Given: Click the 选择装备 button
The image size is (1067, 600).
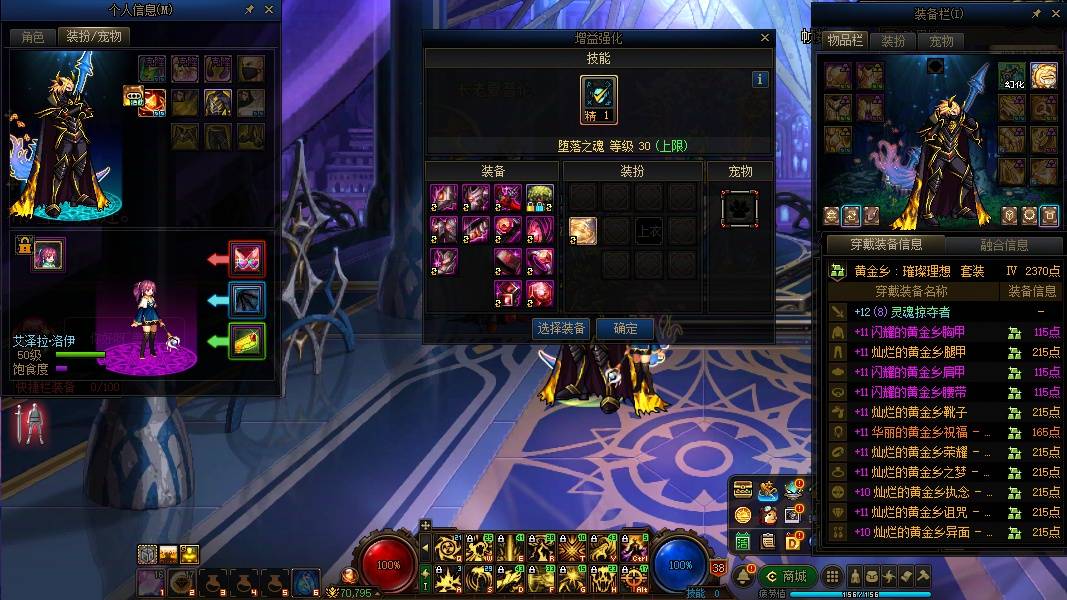Looking at the screenshot, I should click(x=561, y=328).
